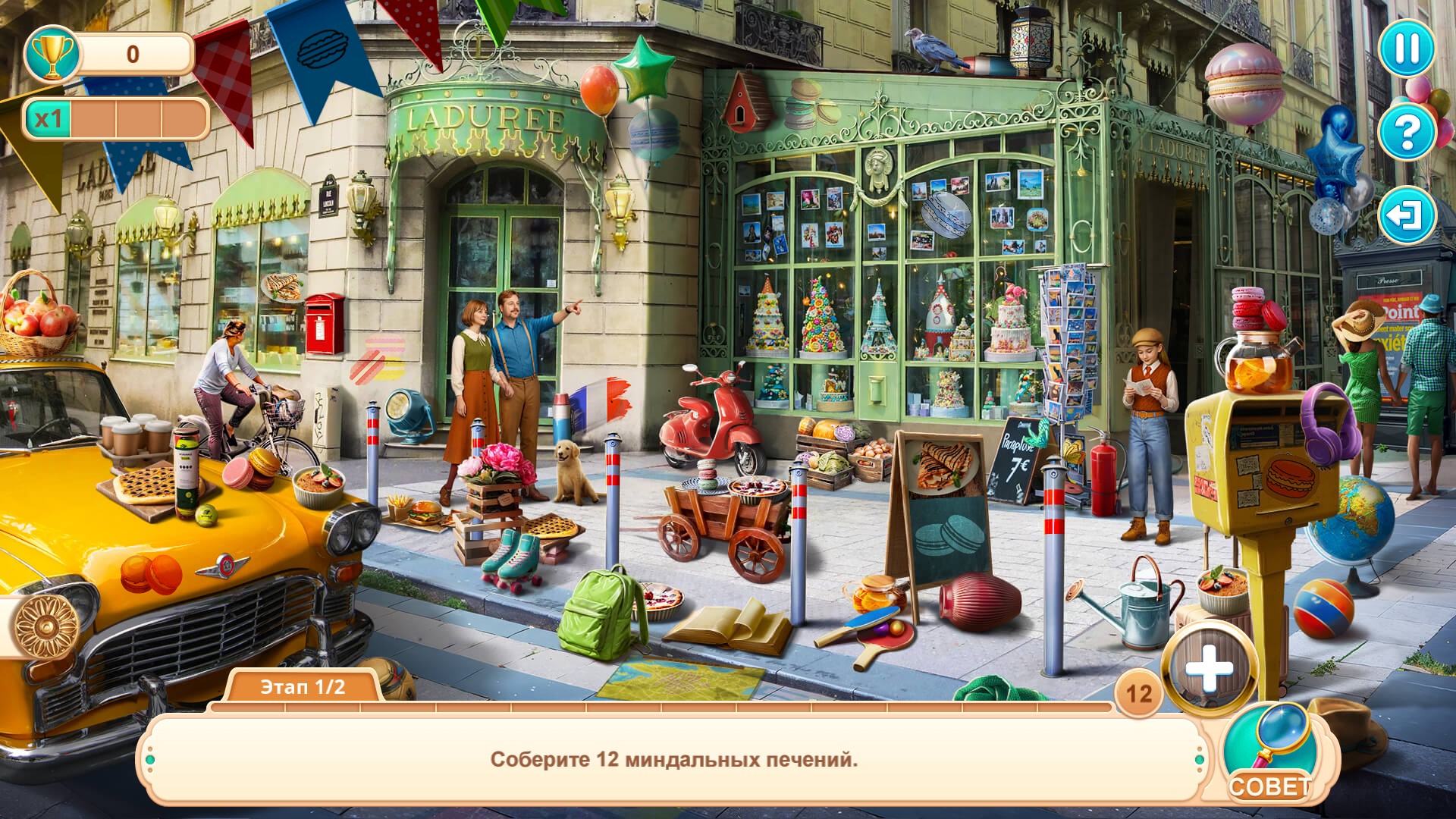Click the gold trophy icon
This screenshot has height=819, width=1456.
[52, 55]
